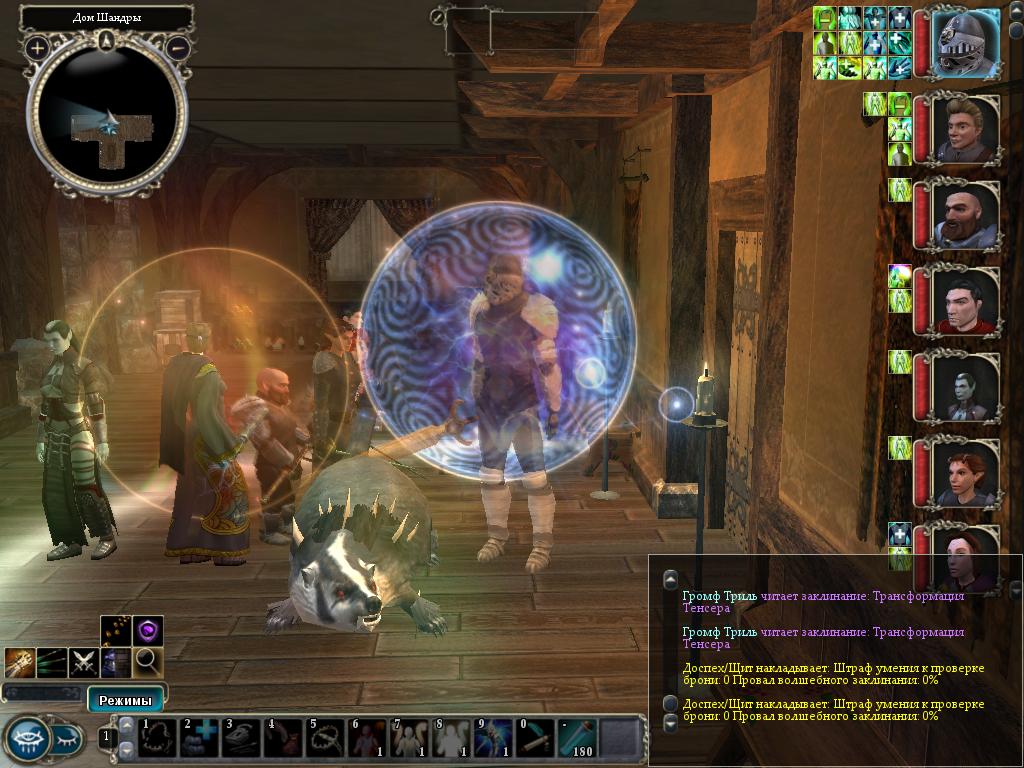Click the compass arrow atop the minimap
The width and height of the screenshot is (1024, 768).
107,41
